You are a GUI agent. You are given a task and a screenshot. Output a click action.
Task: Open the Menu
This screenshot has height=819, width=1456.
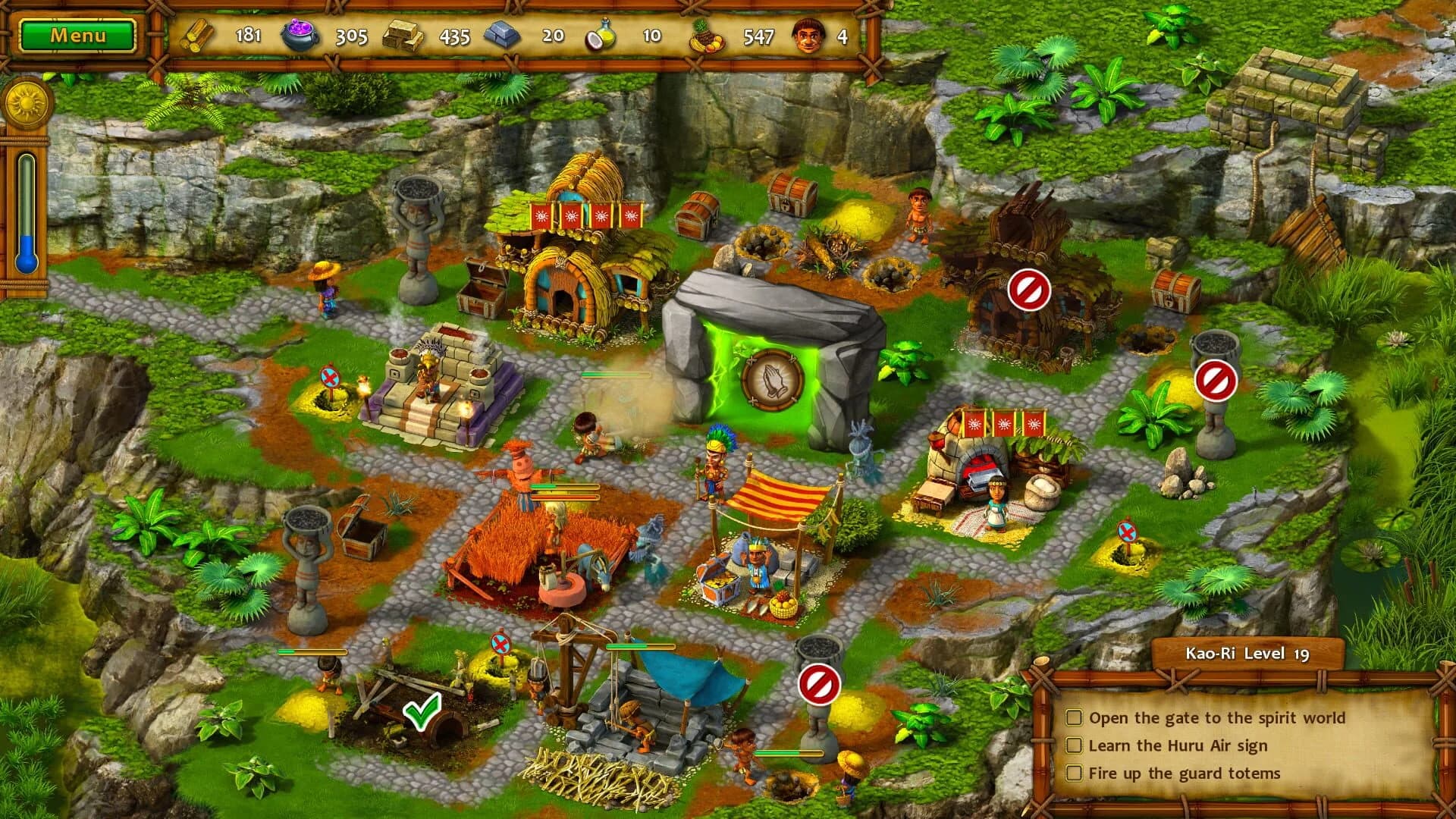click(80, 34)
